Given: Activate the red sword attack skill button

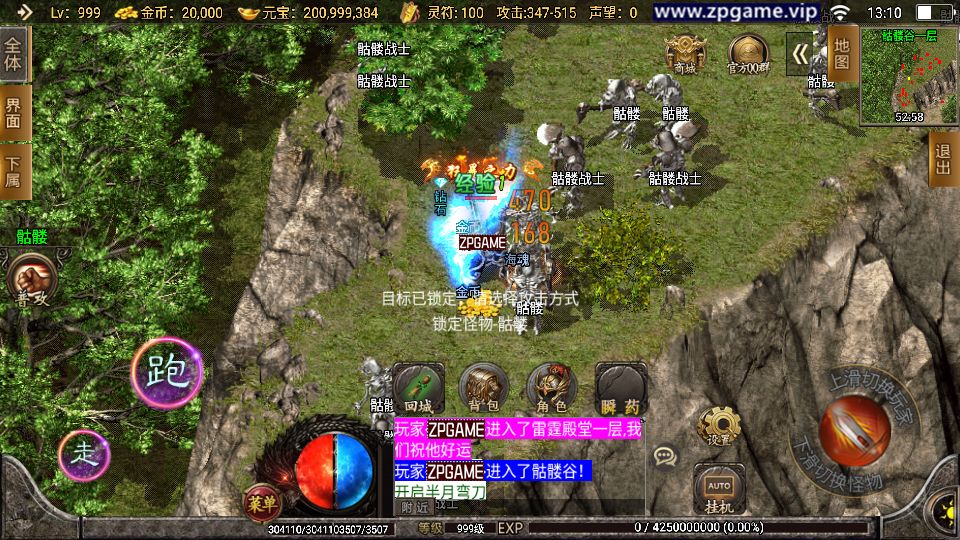Looking at the screenshot, I should pyautogui.click(x=853, y=430).
